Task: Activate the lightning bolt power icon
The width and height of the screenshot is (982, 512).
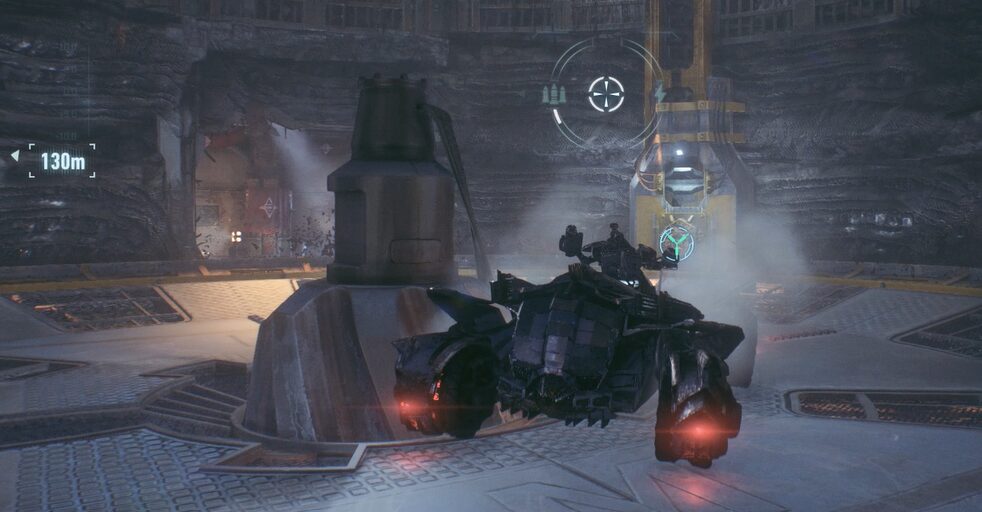Action: pos(659,94)
